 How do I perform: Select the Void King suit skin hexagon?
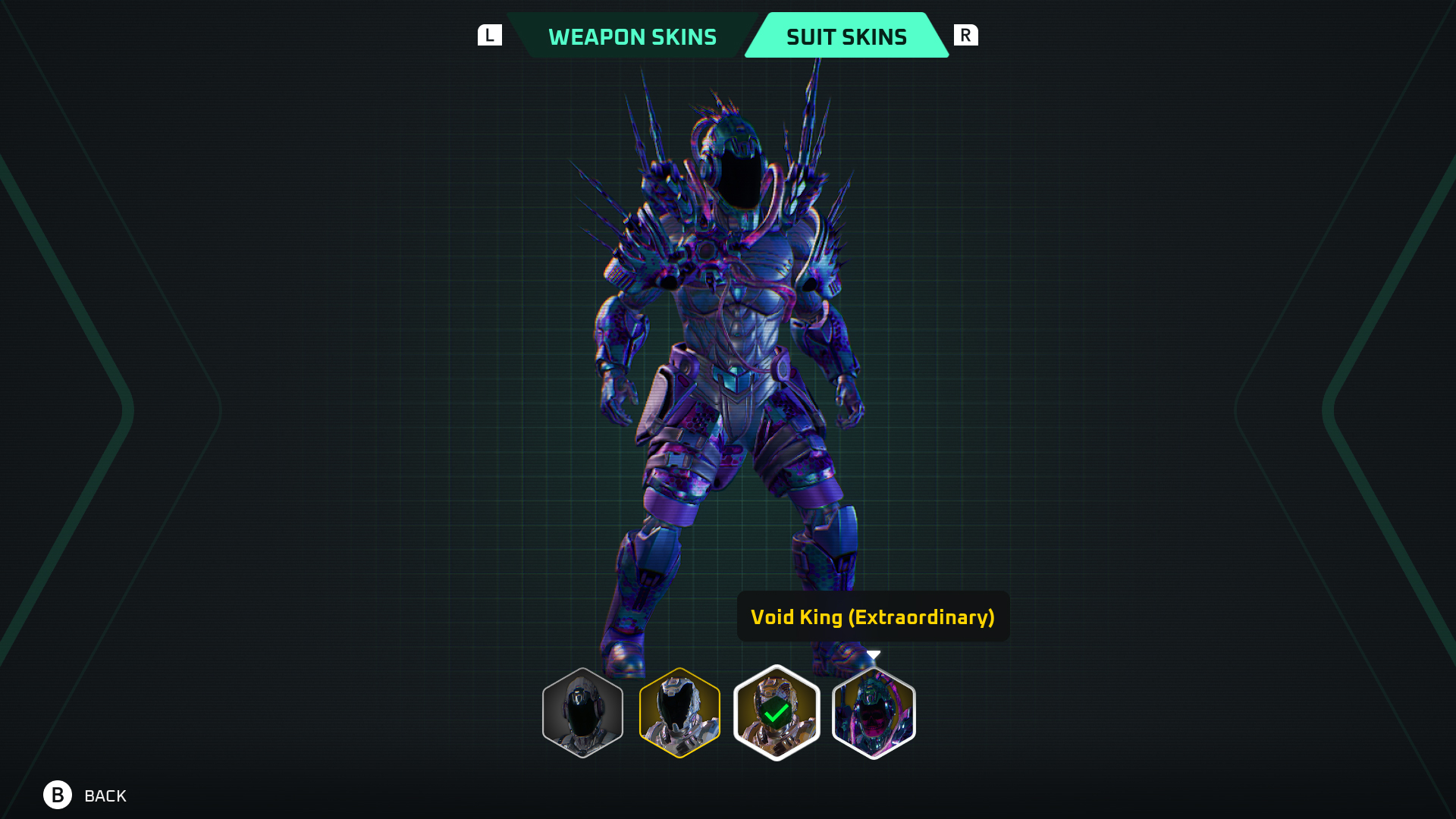click(874, 713)
